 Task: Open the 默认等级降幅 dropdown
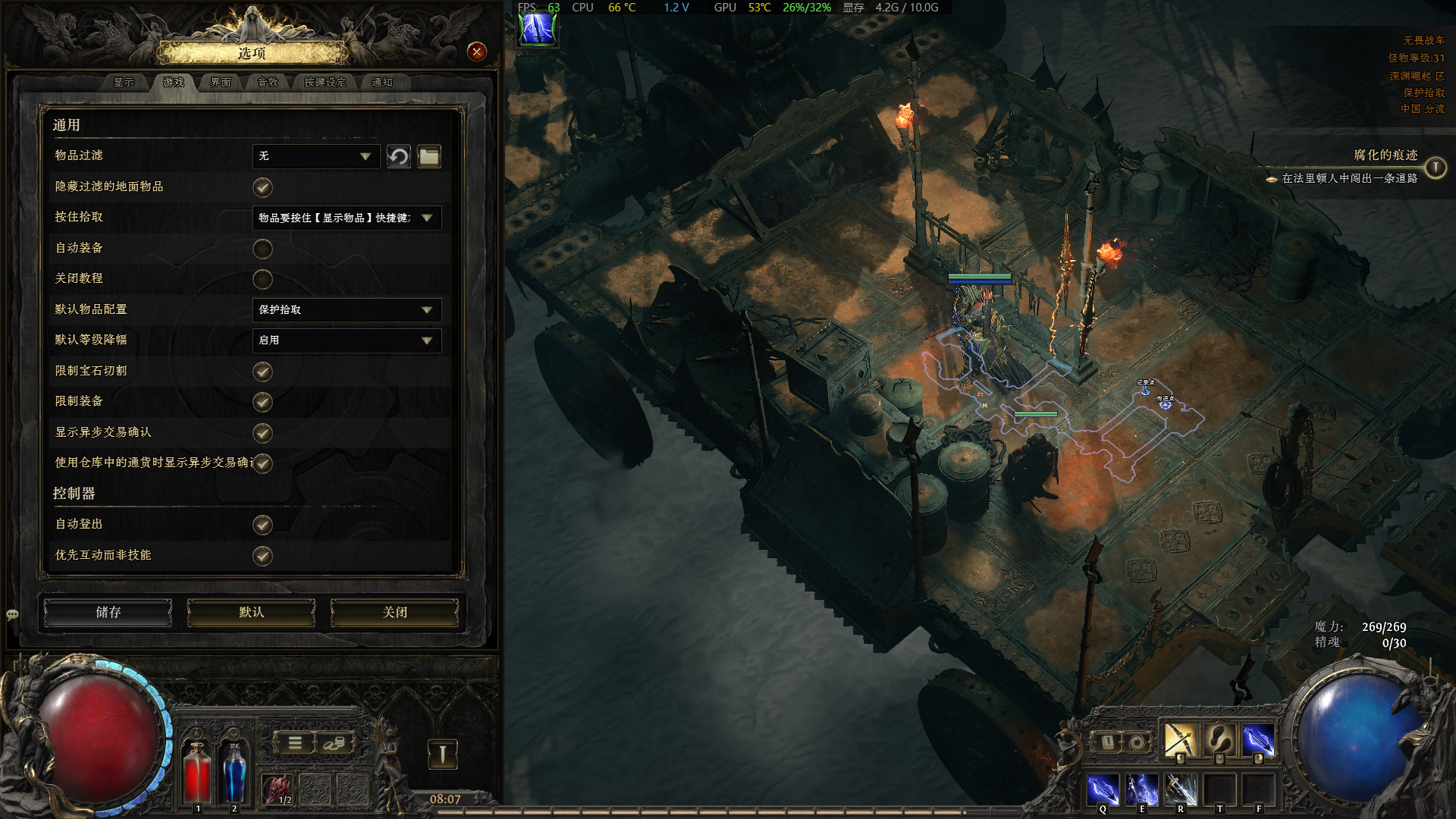coord(346,340)
